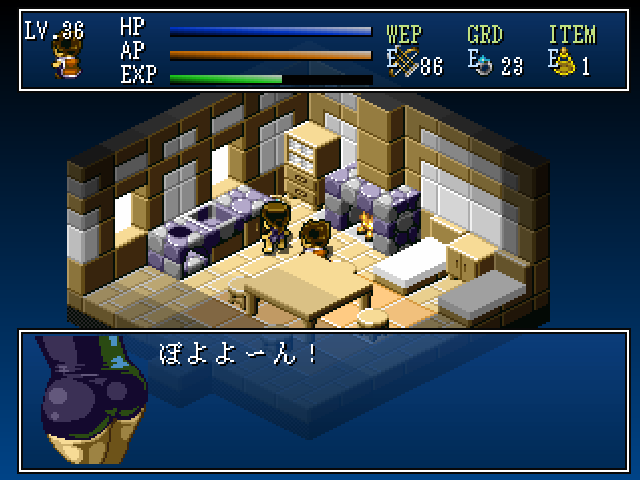Image resolution: width=640 pixels, height=480 pixels.
Task: Select the equipped item icon under ITEM
Action: click(x=566, y=65)
